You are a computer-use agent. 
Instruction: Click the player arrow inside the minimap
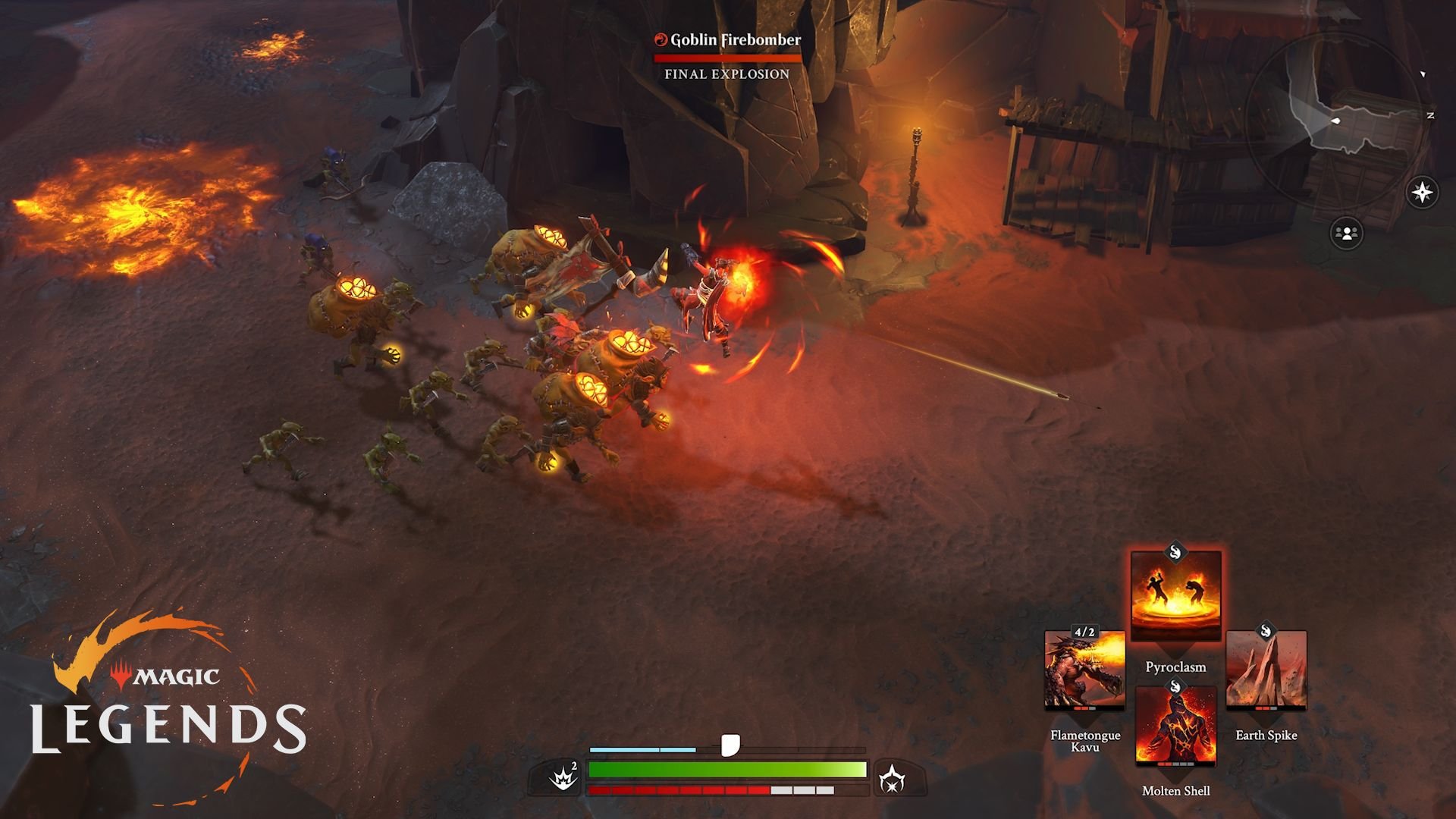pos(1335,121)
